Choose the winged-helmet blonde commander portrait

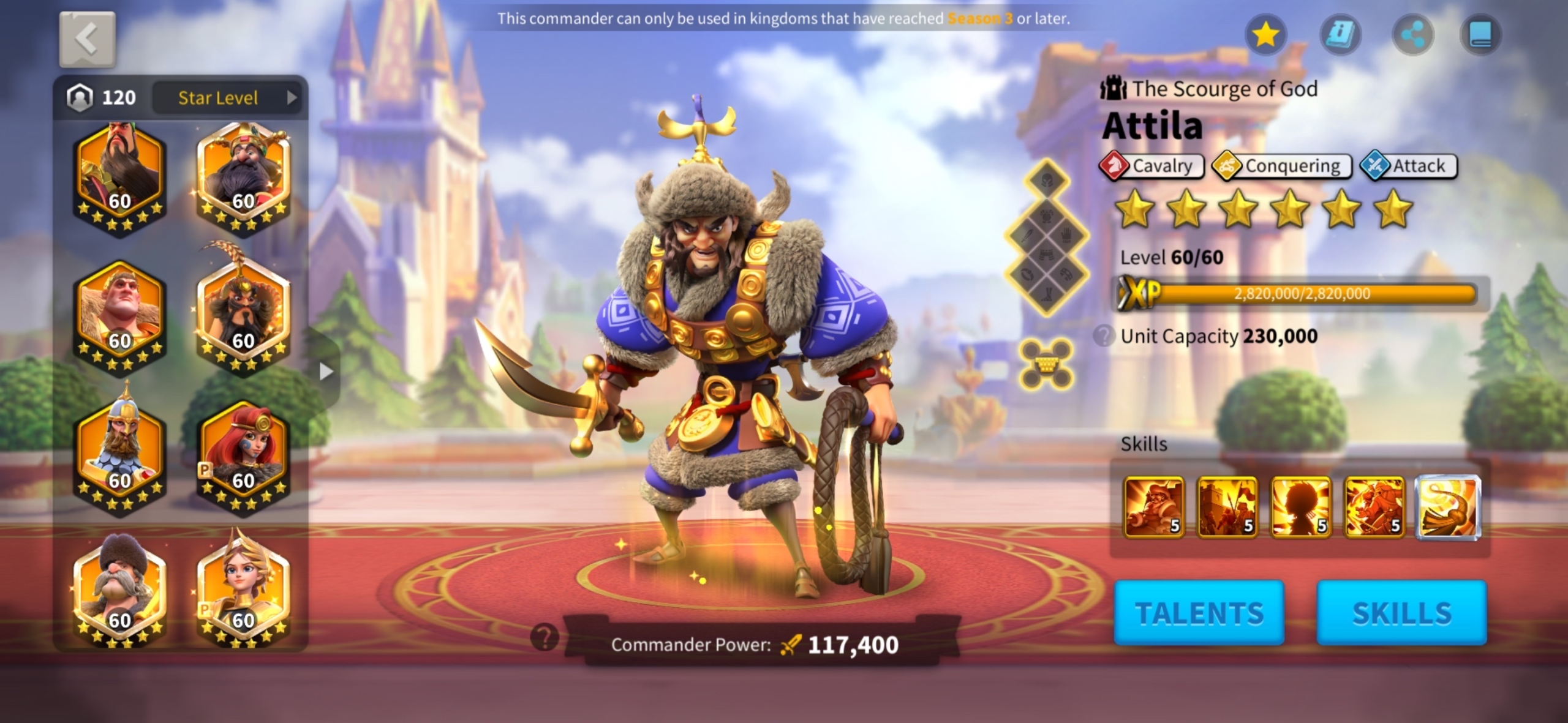(x=243, y=592)
